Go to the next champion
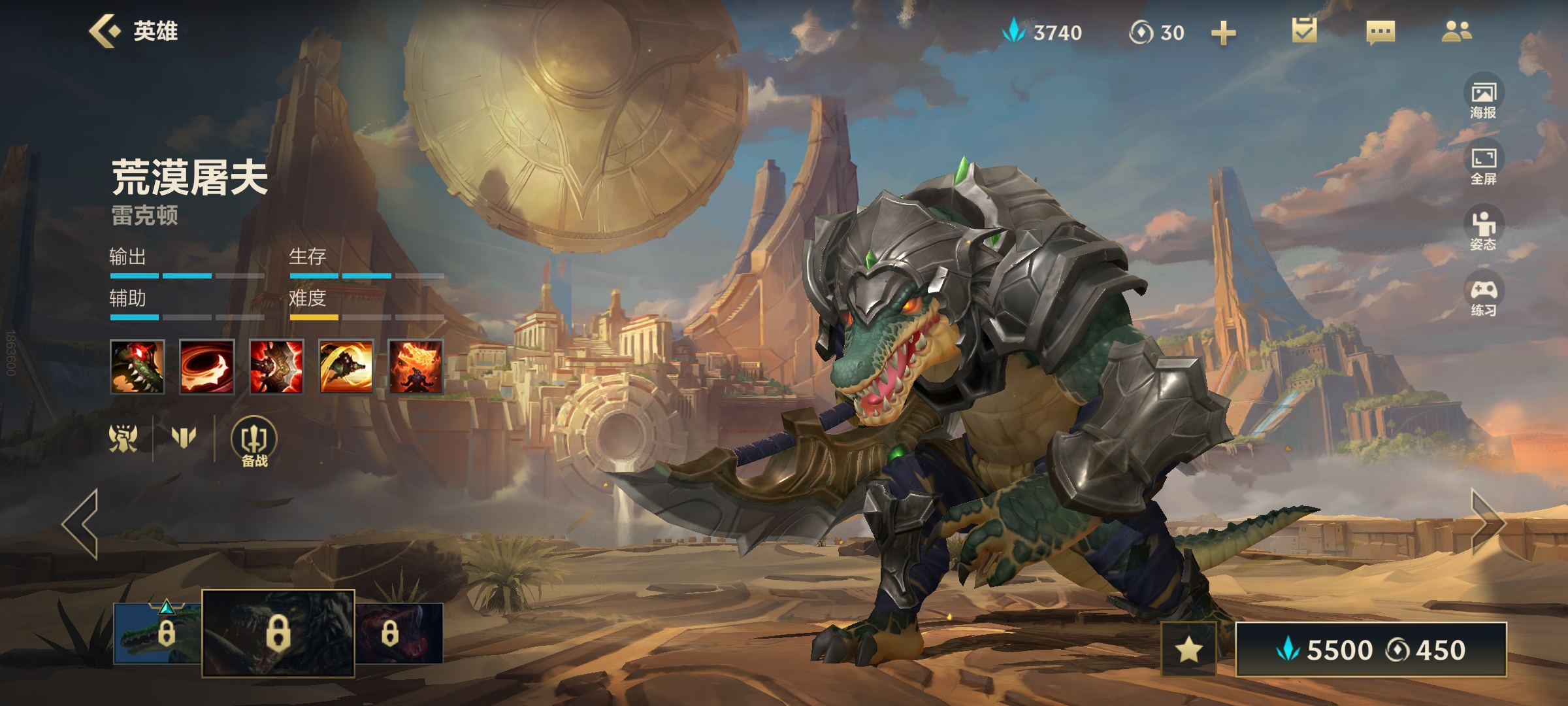 pos(1488,524)
